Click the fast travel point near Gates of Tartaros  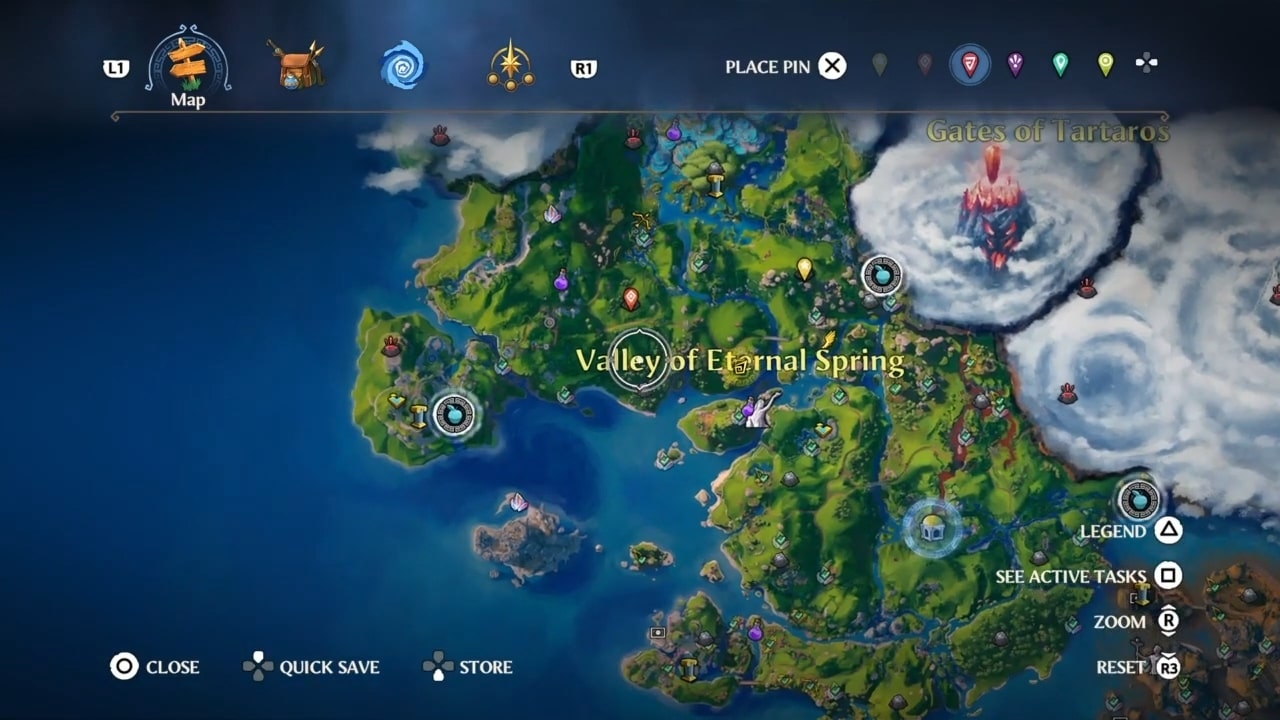[881, 275]
